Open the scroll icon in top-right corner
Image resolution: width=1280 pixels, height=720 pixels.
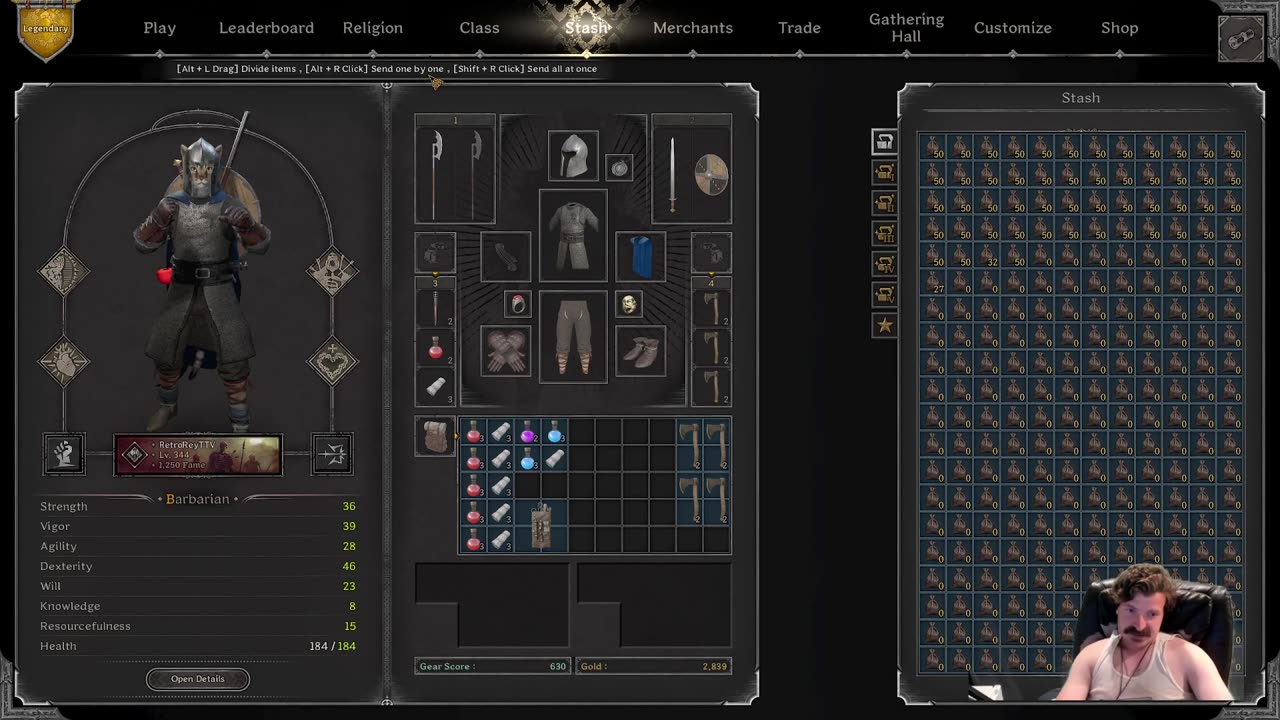click(1241, 39)
